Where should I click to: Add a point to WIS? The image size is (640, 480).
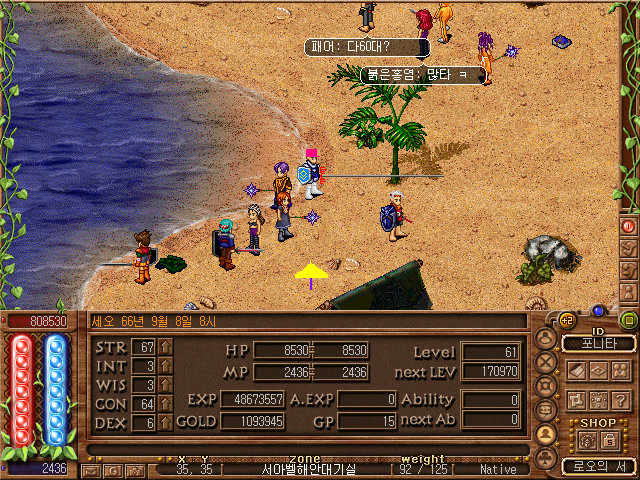click(x=166, y=385)
